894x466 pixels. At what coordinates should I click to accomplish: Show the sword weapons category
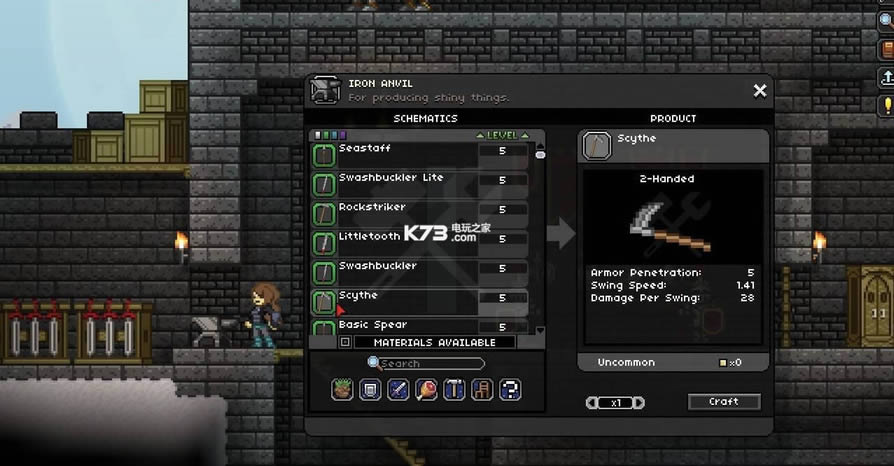398,390
